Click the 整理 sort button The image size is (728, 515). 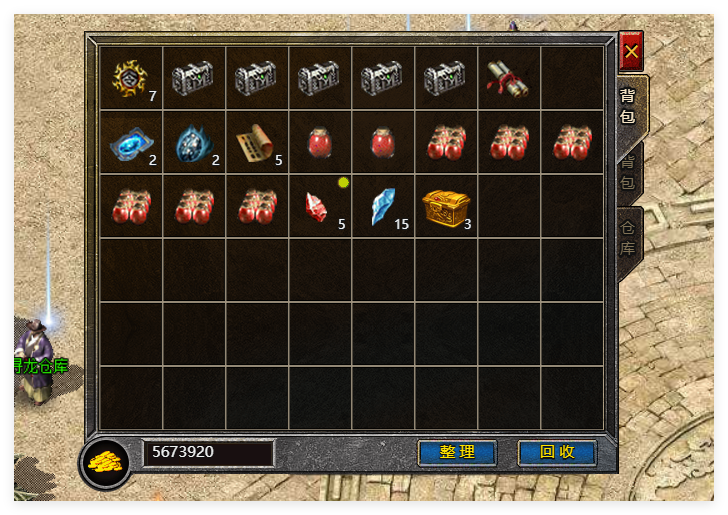457,452
